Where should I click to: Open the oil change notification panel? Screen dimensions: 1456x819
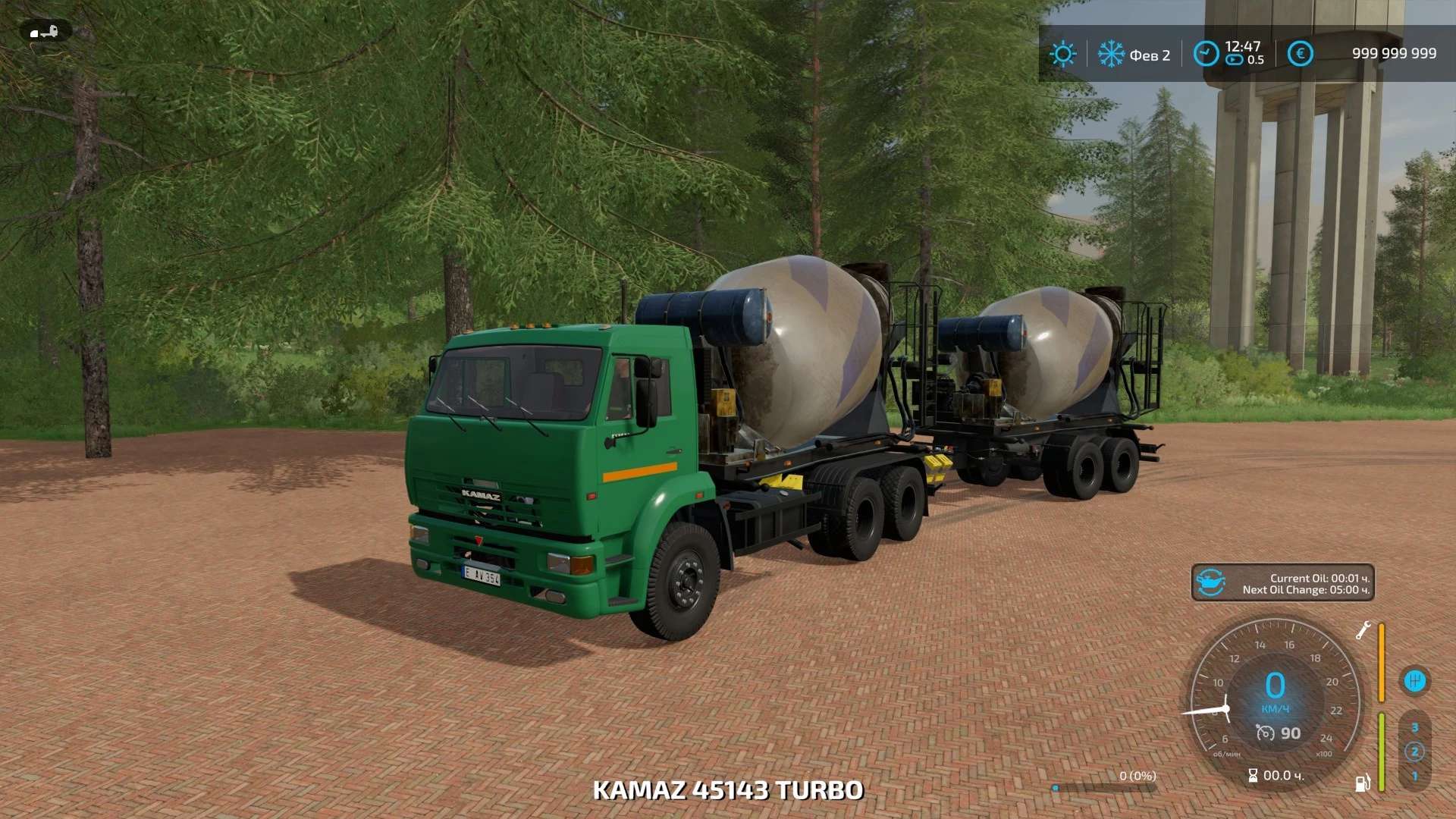[x=1282, y=583]
